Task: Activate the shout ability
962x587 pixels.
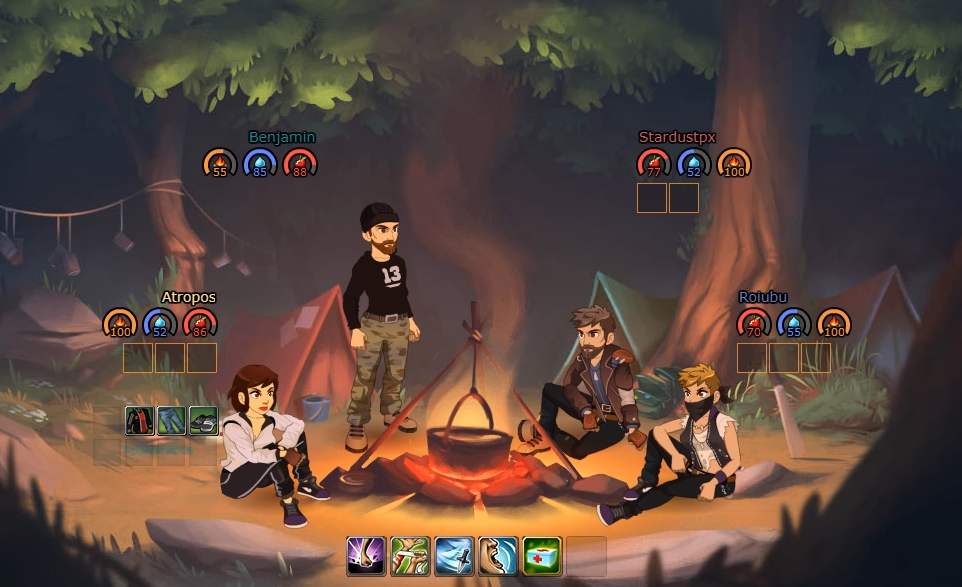Action: coord(498,556)
